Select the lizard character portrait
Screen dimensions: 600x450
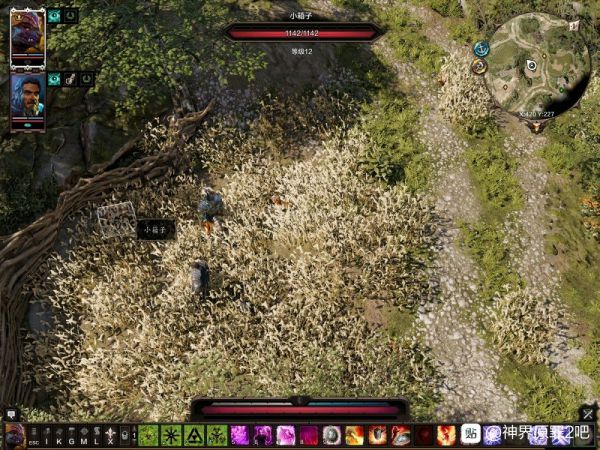click(27, 35)
